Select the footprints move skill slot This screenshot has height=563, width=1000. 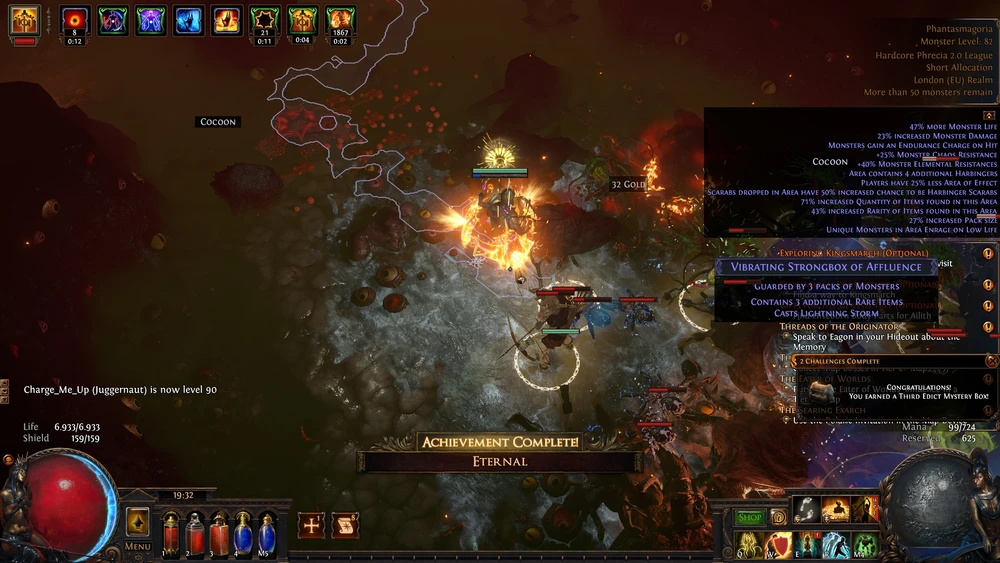tap(808, 511)
